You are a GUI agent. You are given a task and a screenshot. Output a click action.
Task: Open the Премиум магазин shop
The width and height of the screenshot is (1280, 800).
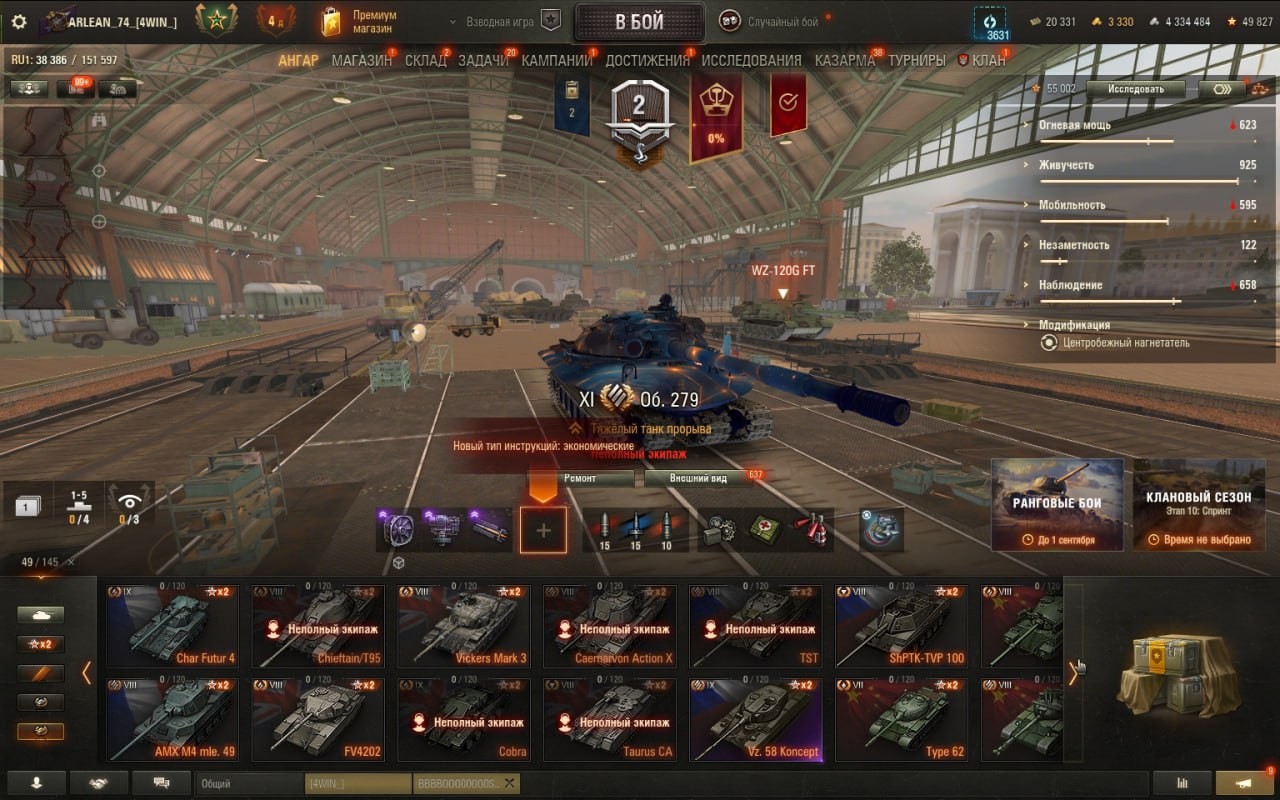click(x=360, y=21)
